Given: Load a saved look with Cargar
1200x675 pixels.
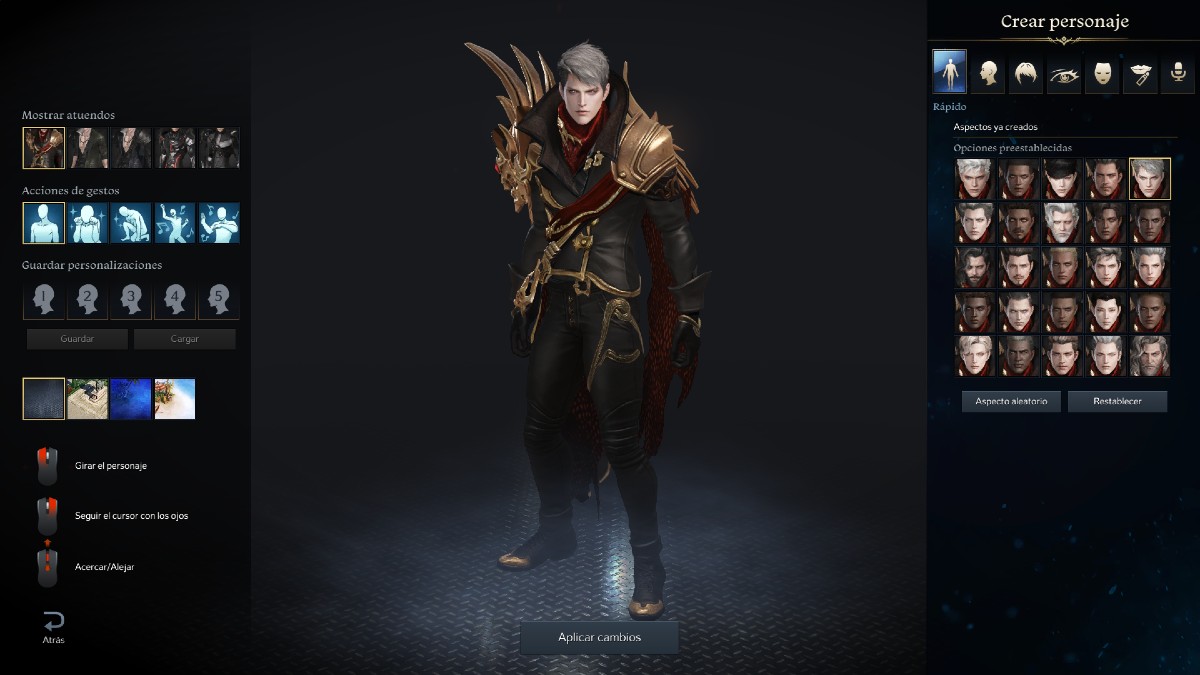Looking at the screenshot, I should click(185, 339).
